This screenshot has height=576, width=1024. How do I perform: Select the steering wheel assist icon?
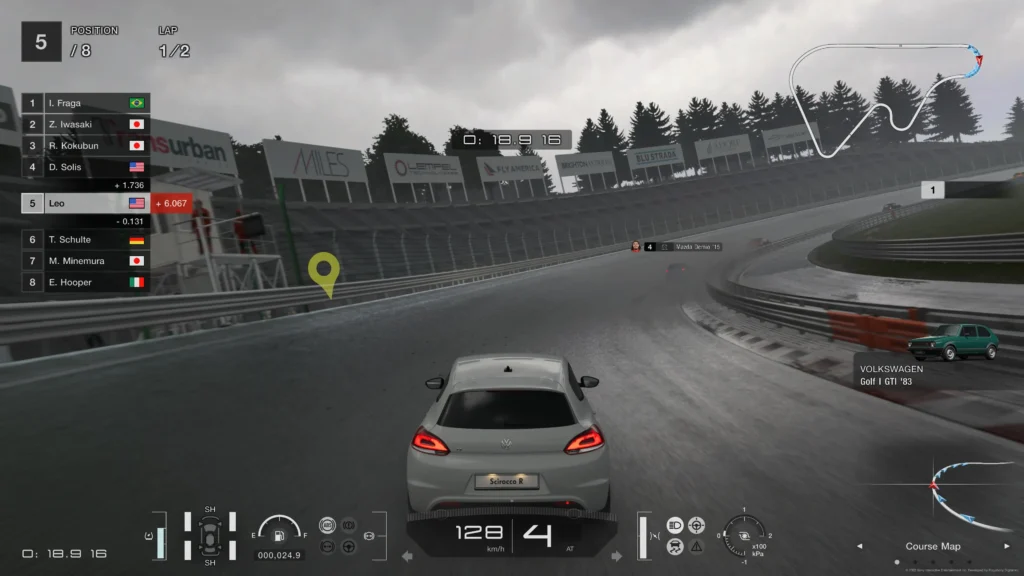point(348,546)
